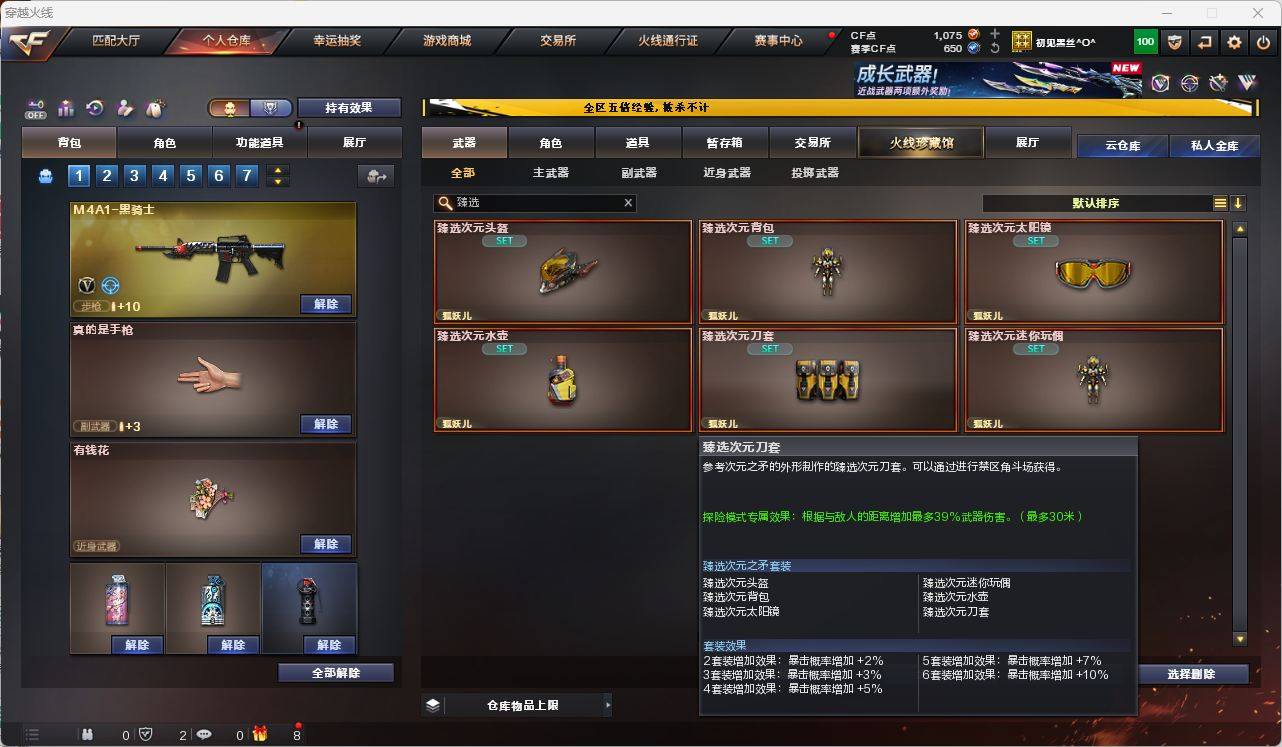
Task: Clear the search field using the X
Action: (x=628, y=202)
